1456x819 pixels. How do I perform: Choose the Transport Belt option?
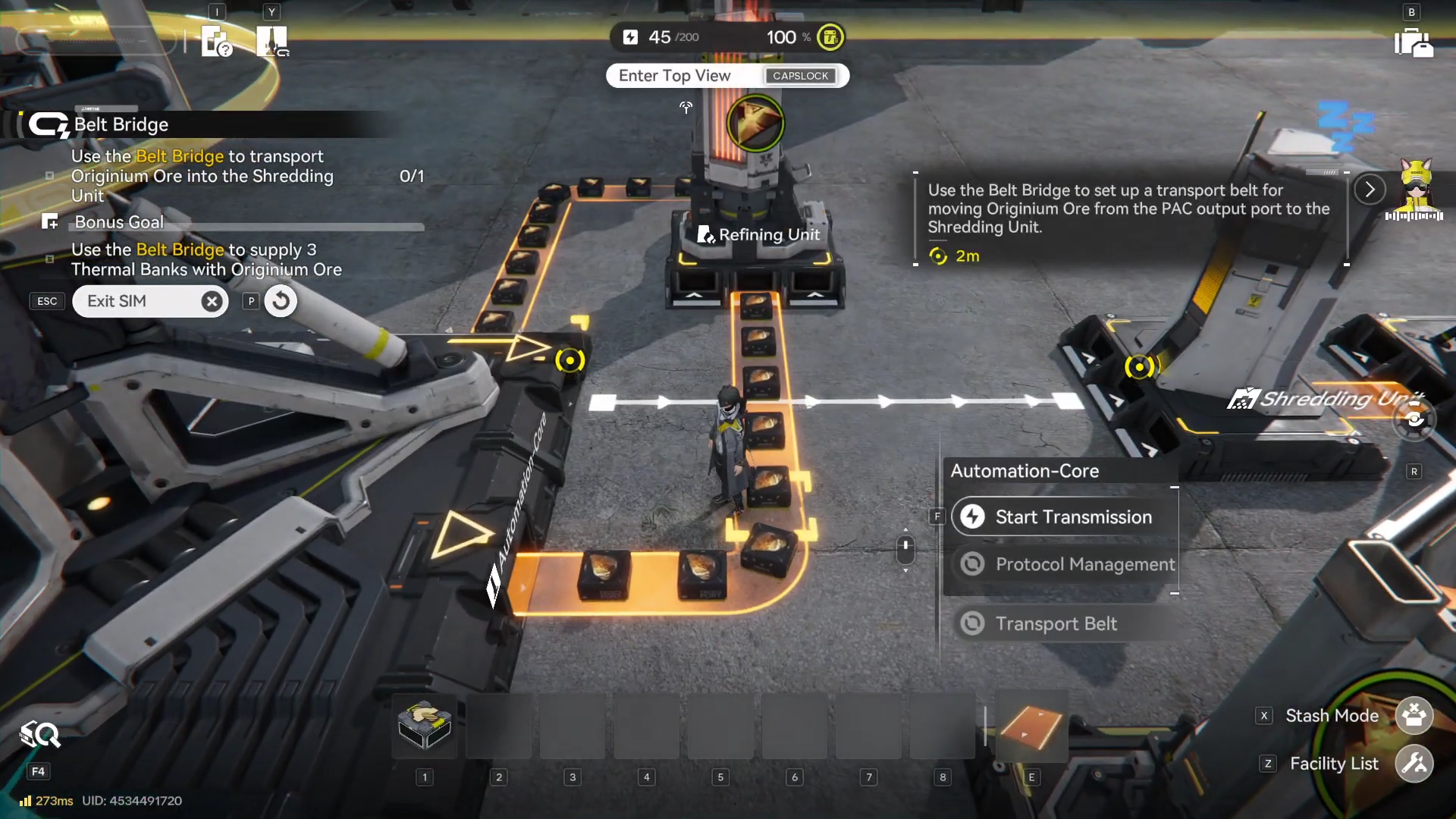1056,623
